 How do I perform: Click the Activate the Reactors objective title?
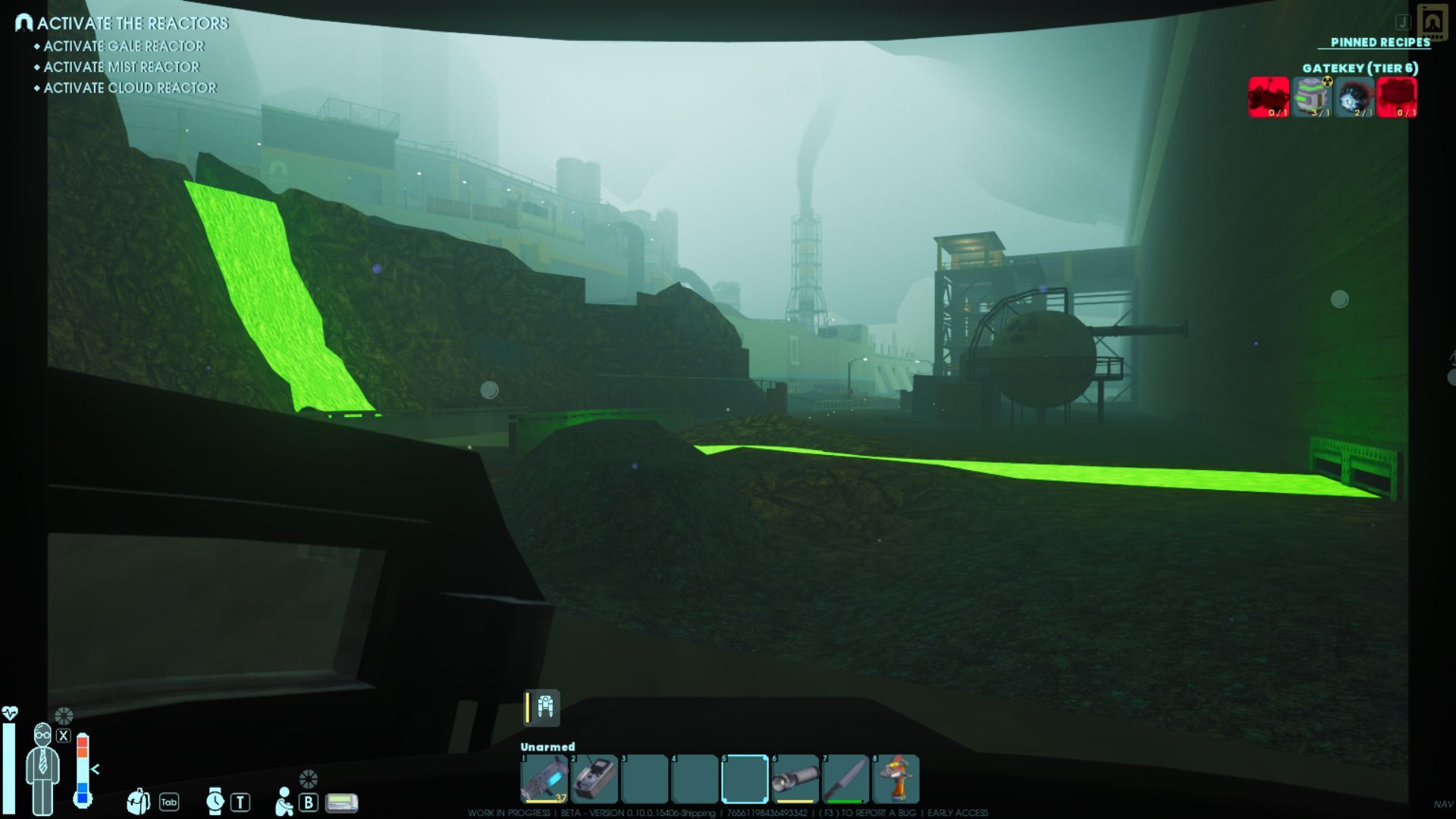click(x=132, y=24)
